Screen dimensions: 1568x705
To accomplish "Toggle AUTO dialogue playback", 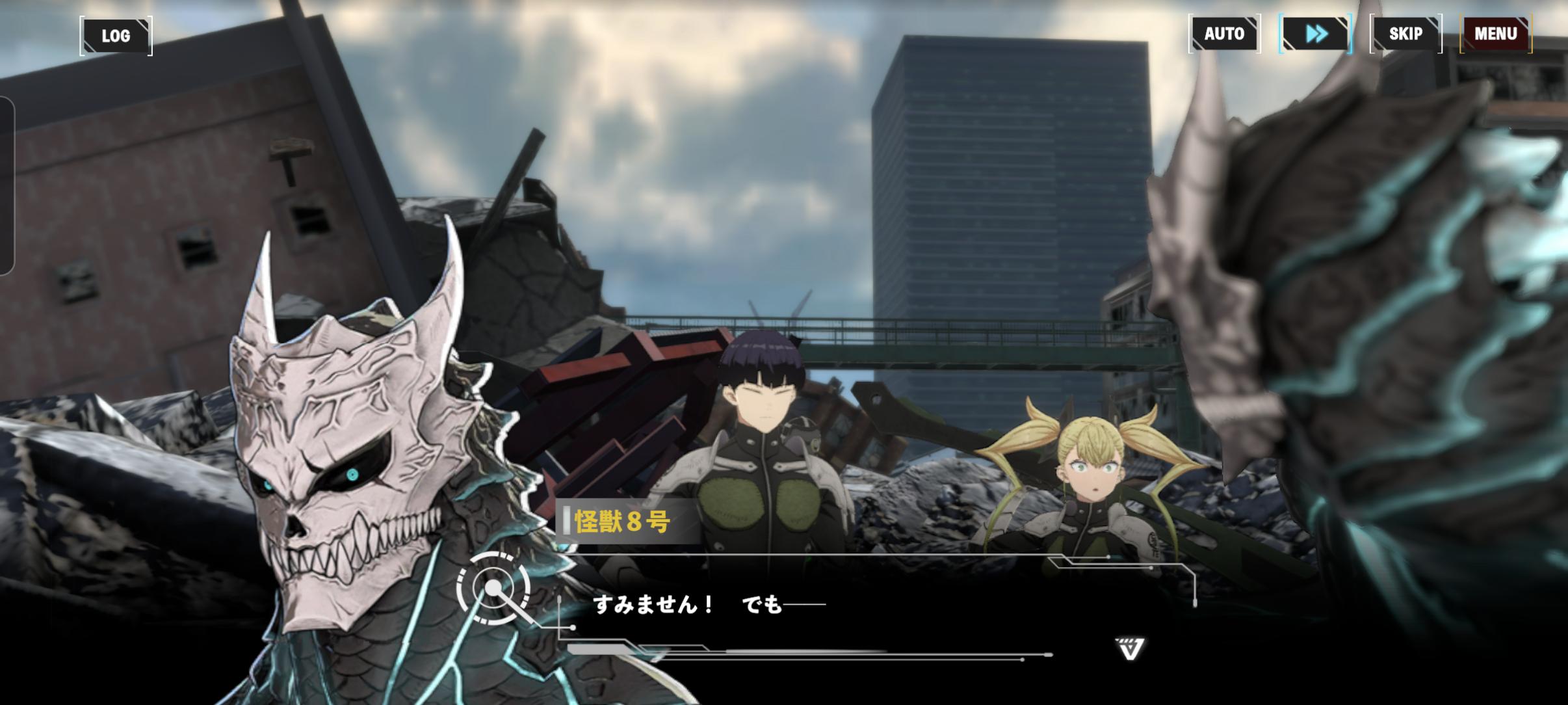I will pyautogui.click(x=1224, y=34).
